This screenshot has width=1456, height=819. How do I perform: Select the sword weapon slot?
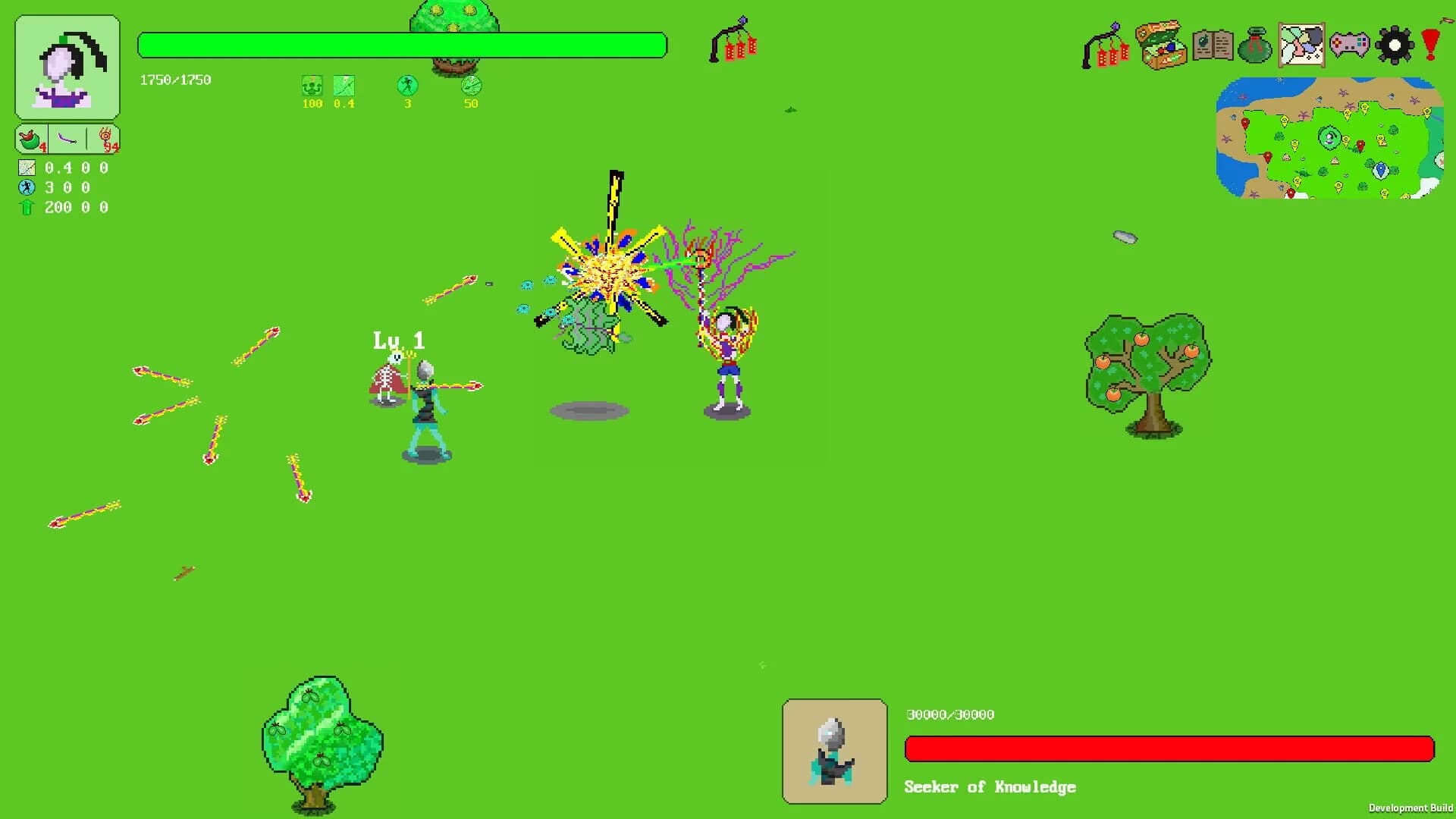(67, 137)
